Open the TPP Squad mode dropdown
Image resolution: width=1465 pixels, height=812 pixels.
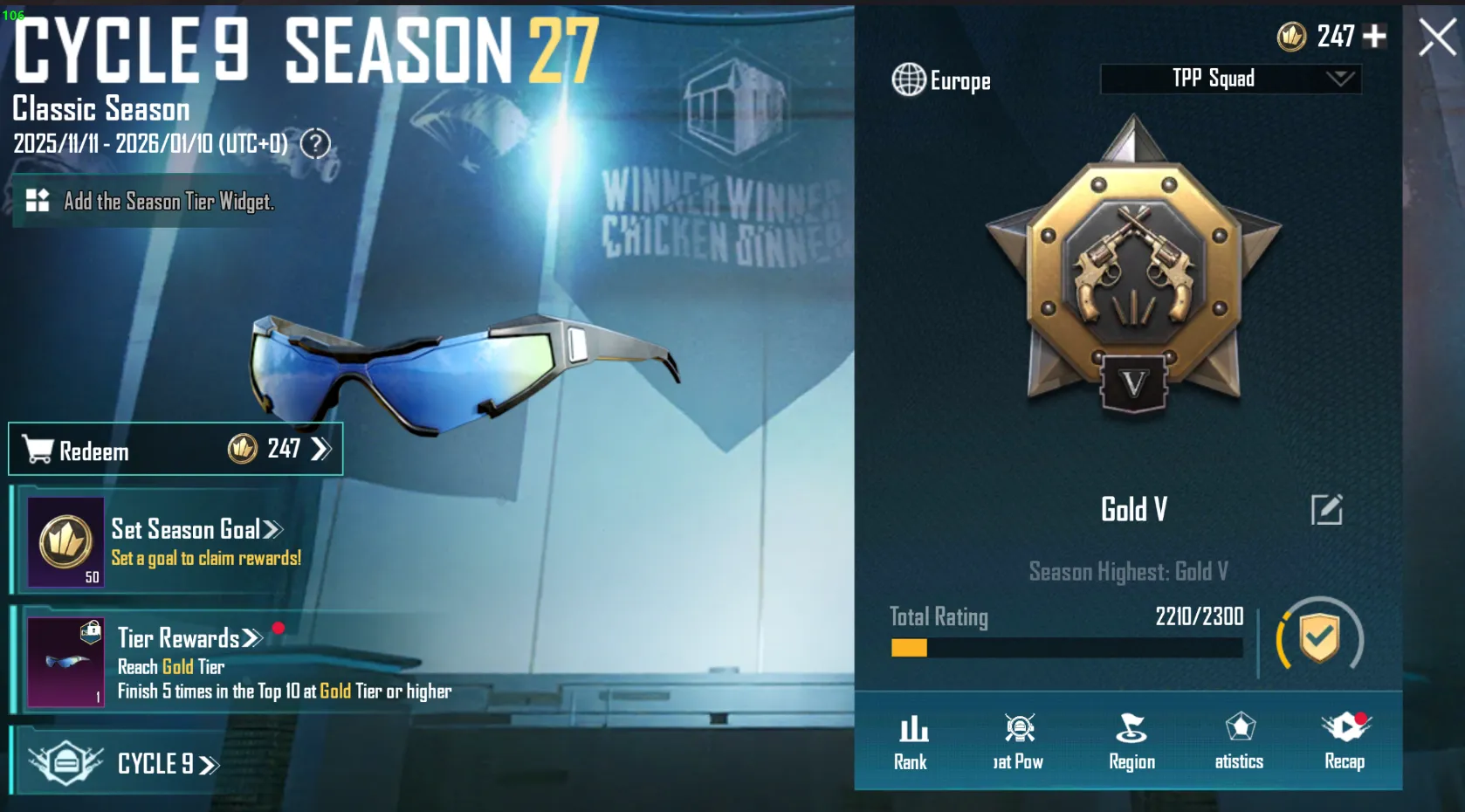coord(1229,79)
